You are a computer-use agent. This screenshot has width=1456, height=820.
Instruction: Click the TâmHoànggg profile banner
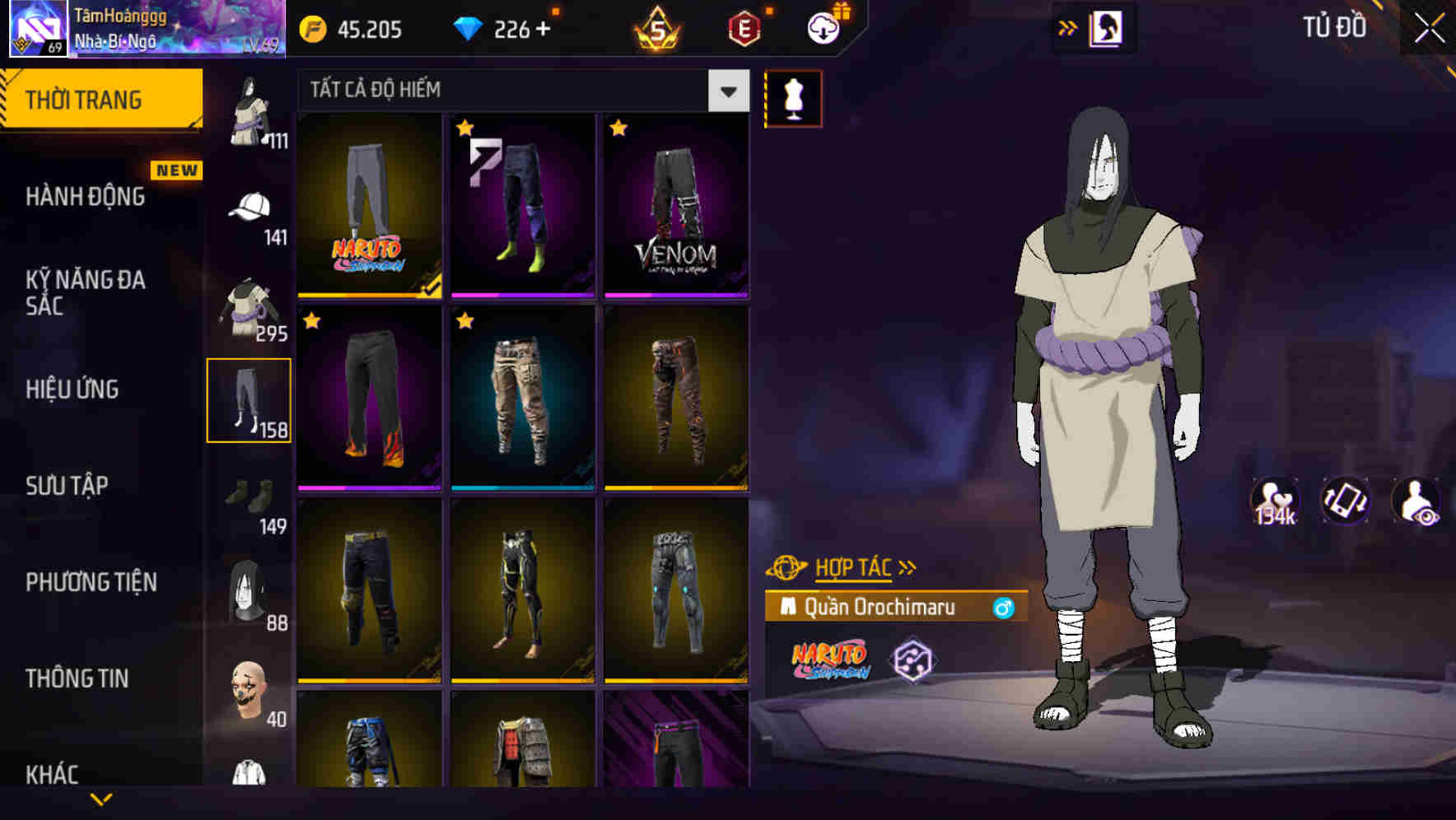tap(140, 30)
